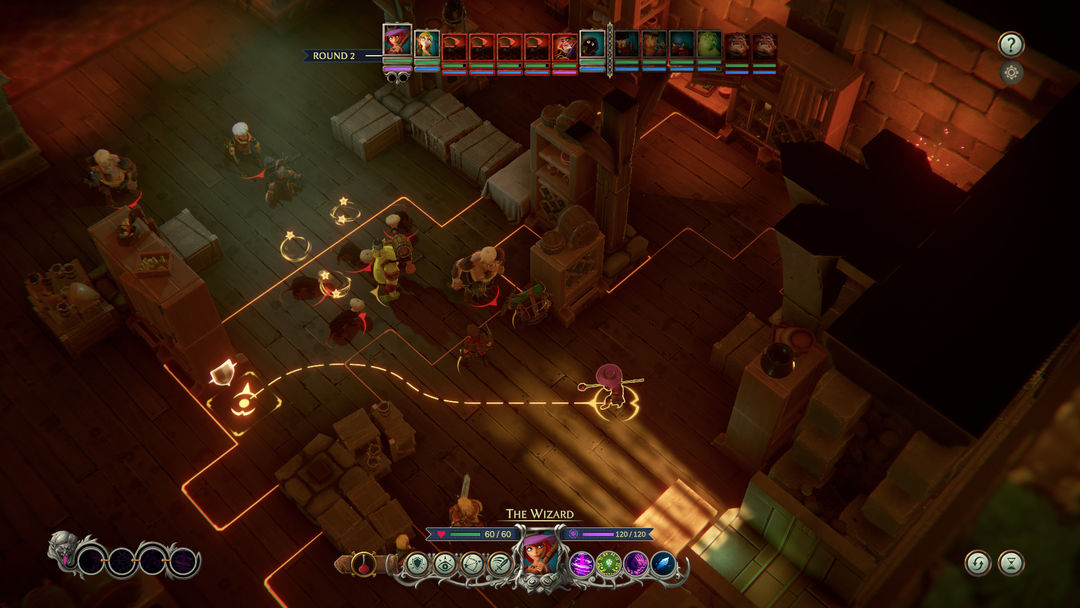The height and width of the screenshot is (608, 1080).
Task: Cast the purple vortex spell
Action: point(581,564)
